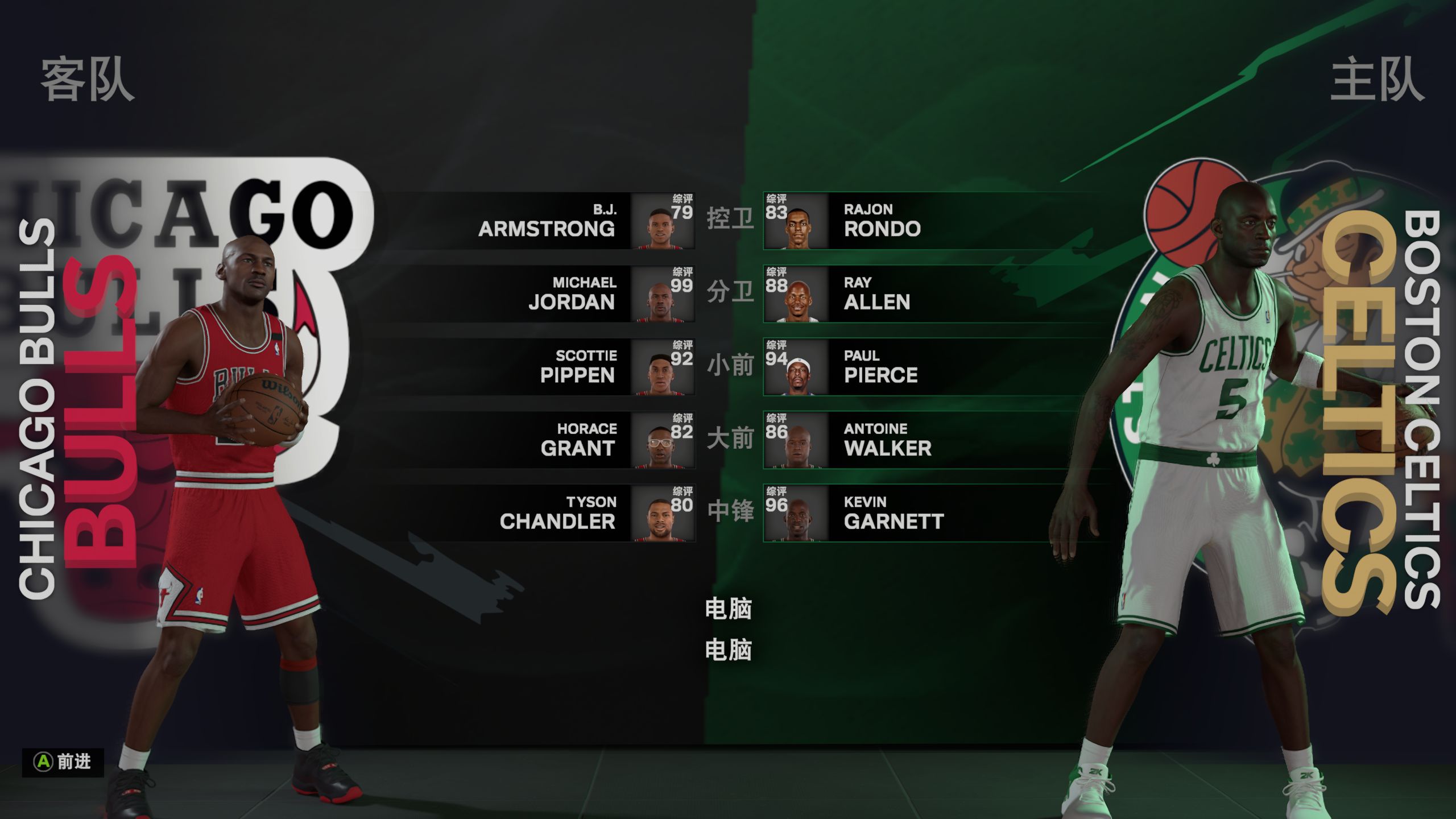
Task: Select Rajon Rondo's player row
Action: click(883, 221)
